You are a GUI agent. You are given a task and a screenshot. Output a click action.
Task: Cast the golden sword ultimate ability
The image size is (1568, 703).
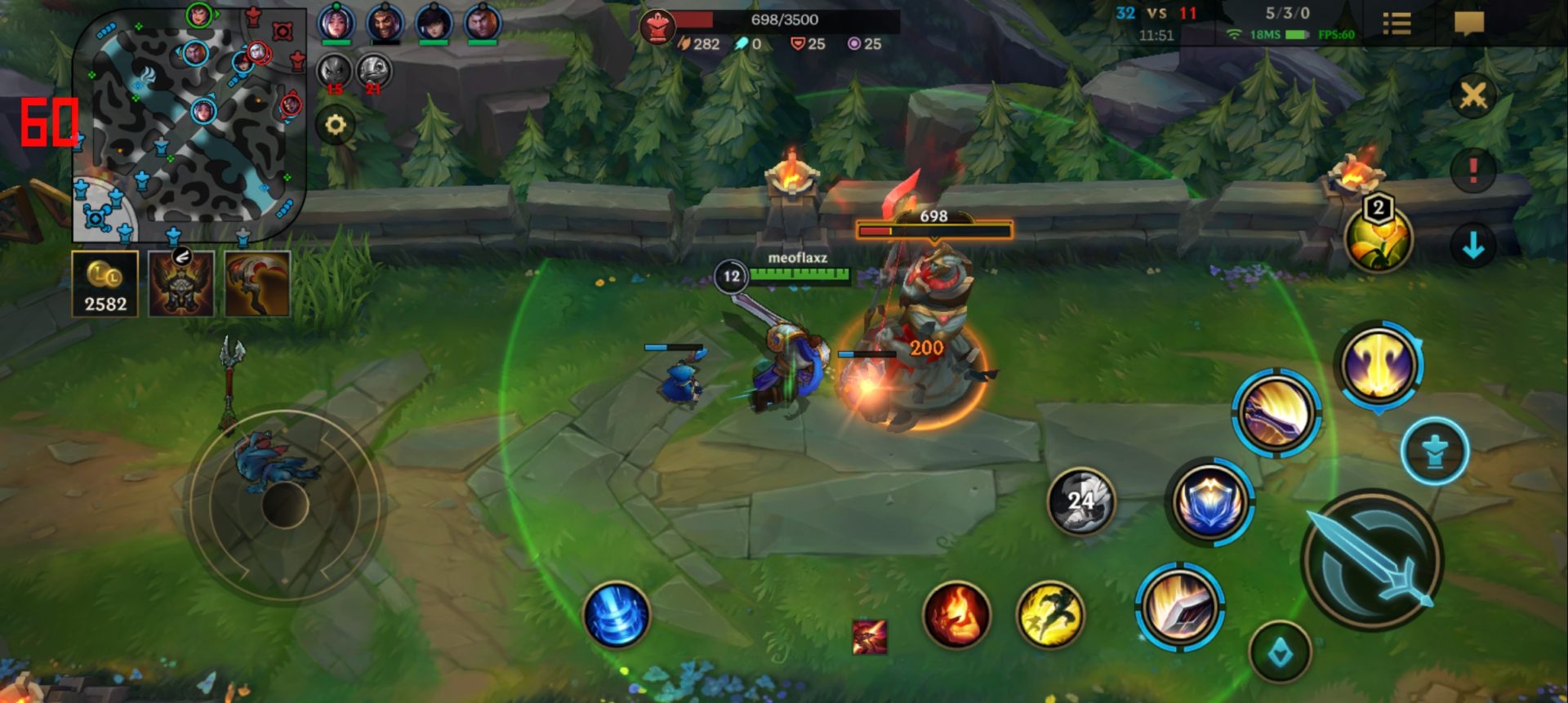1379,365
